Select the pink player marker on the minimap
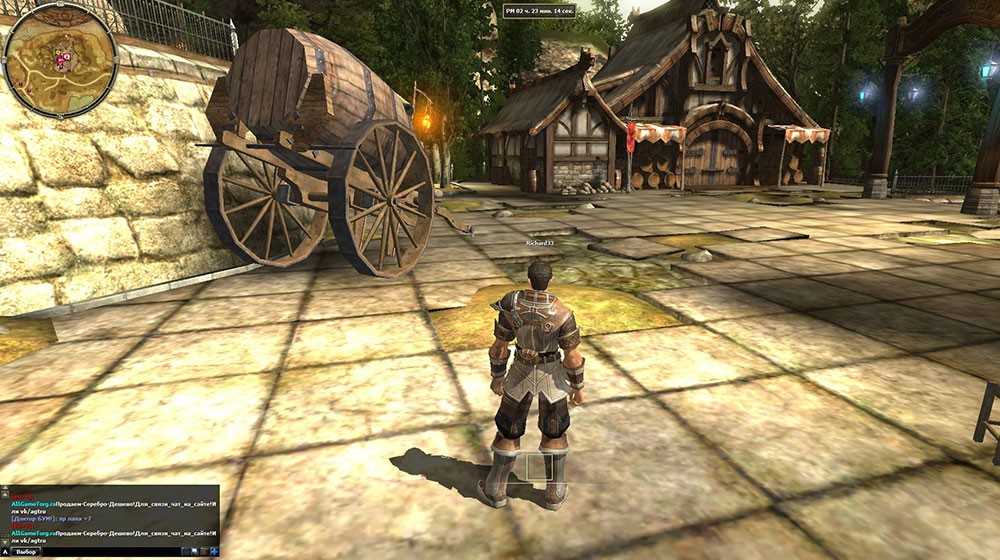1000x560 pixels. click(x=62, y=59)
